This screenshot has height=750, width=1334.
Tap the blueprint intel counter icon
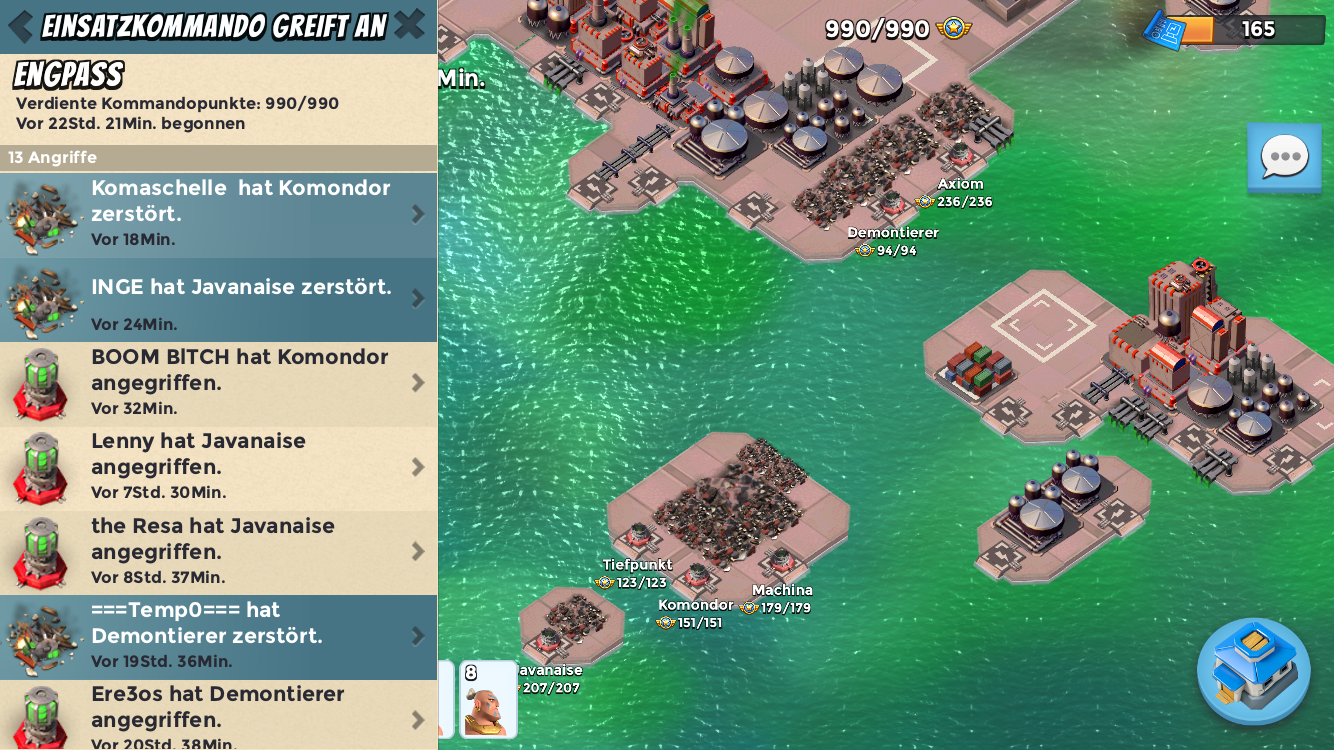[1164, 29]
